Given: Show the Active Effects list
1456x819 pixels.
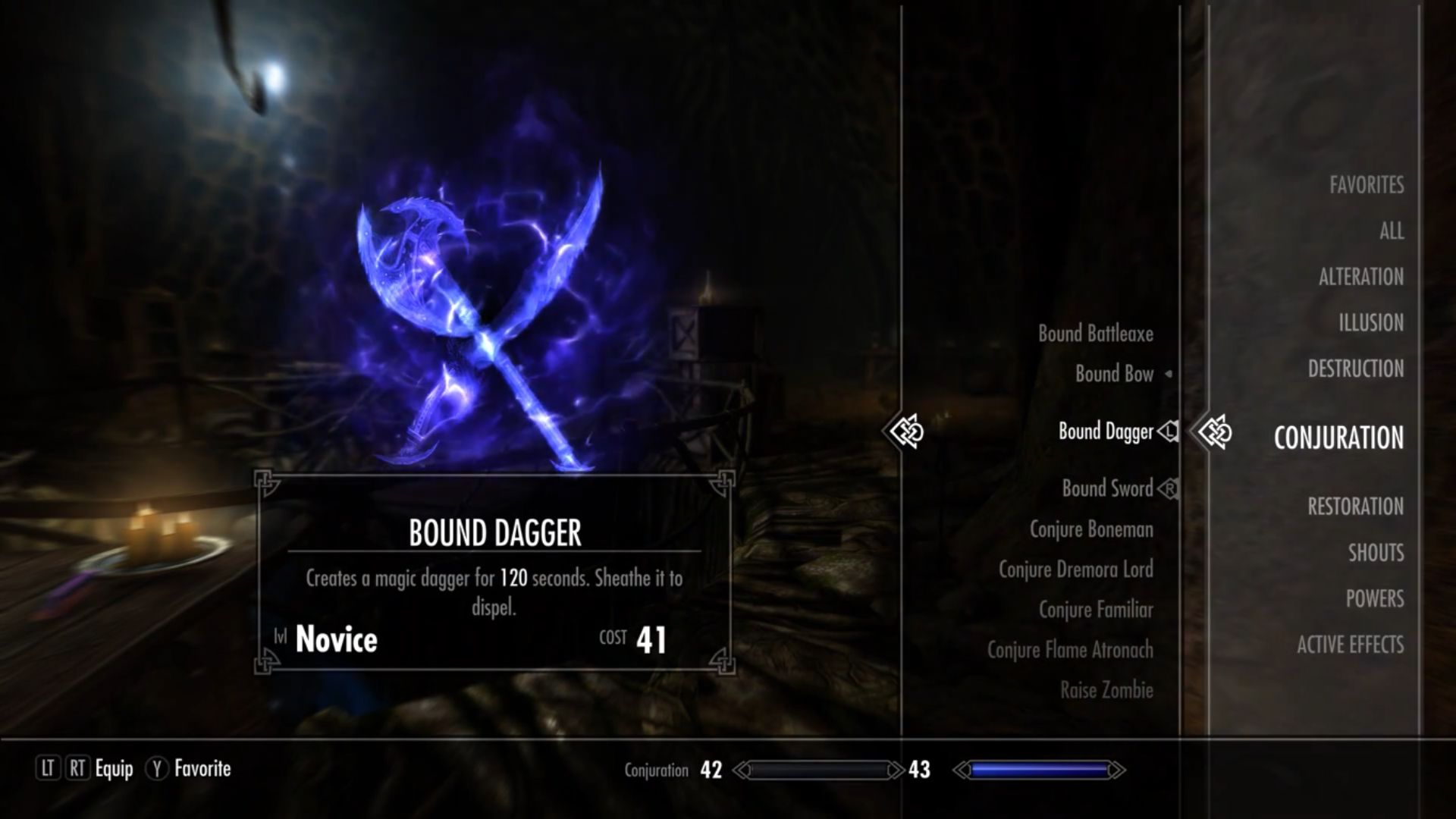Looking at the screenshot, I should [x=1350, y=645].
